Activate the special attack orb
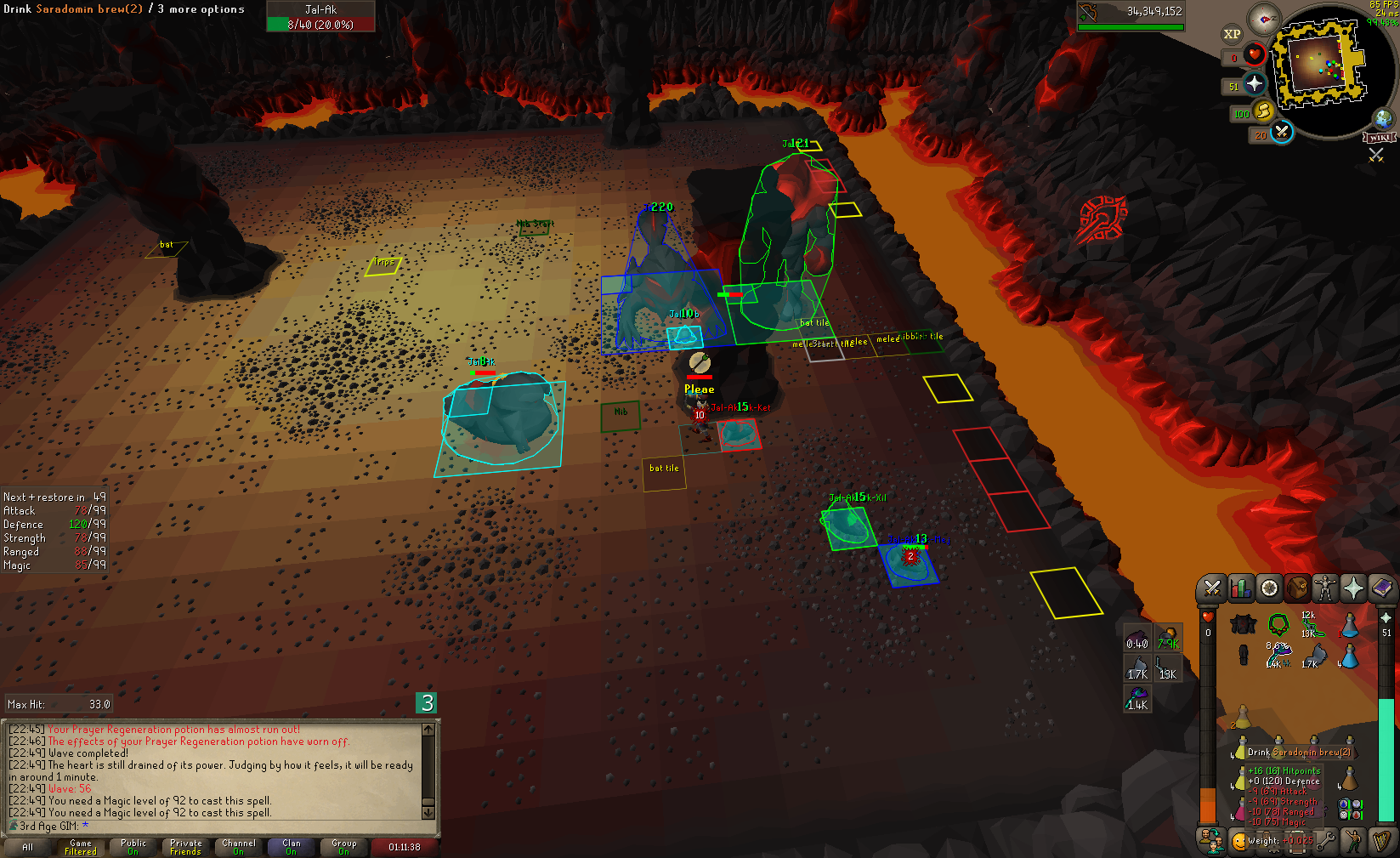The width and height of the screenshot is (1400, 858). 1281,132
